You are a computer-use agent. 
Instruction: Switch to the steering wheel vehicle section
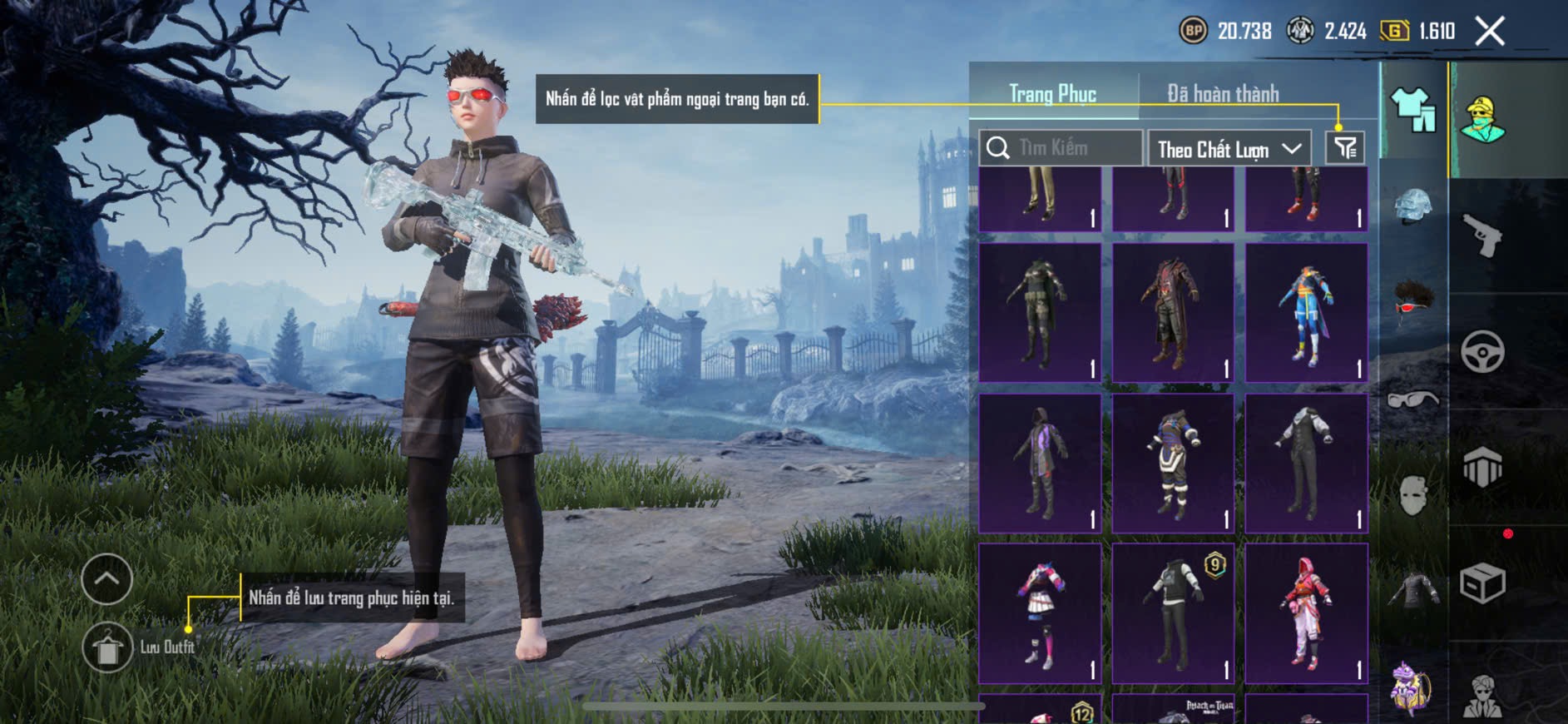pos(1482,351)
